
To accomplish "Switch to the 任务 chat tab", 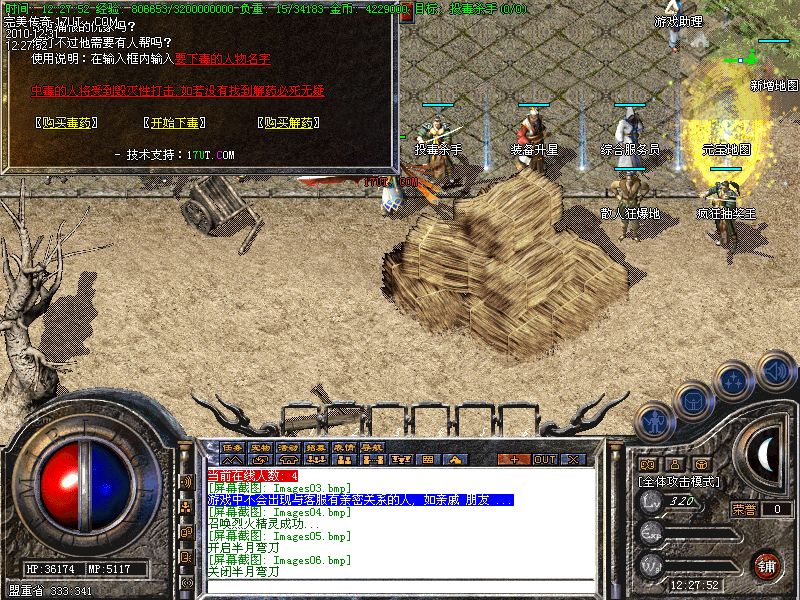I will 233,447.
